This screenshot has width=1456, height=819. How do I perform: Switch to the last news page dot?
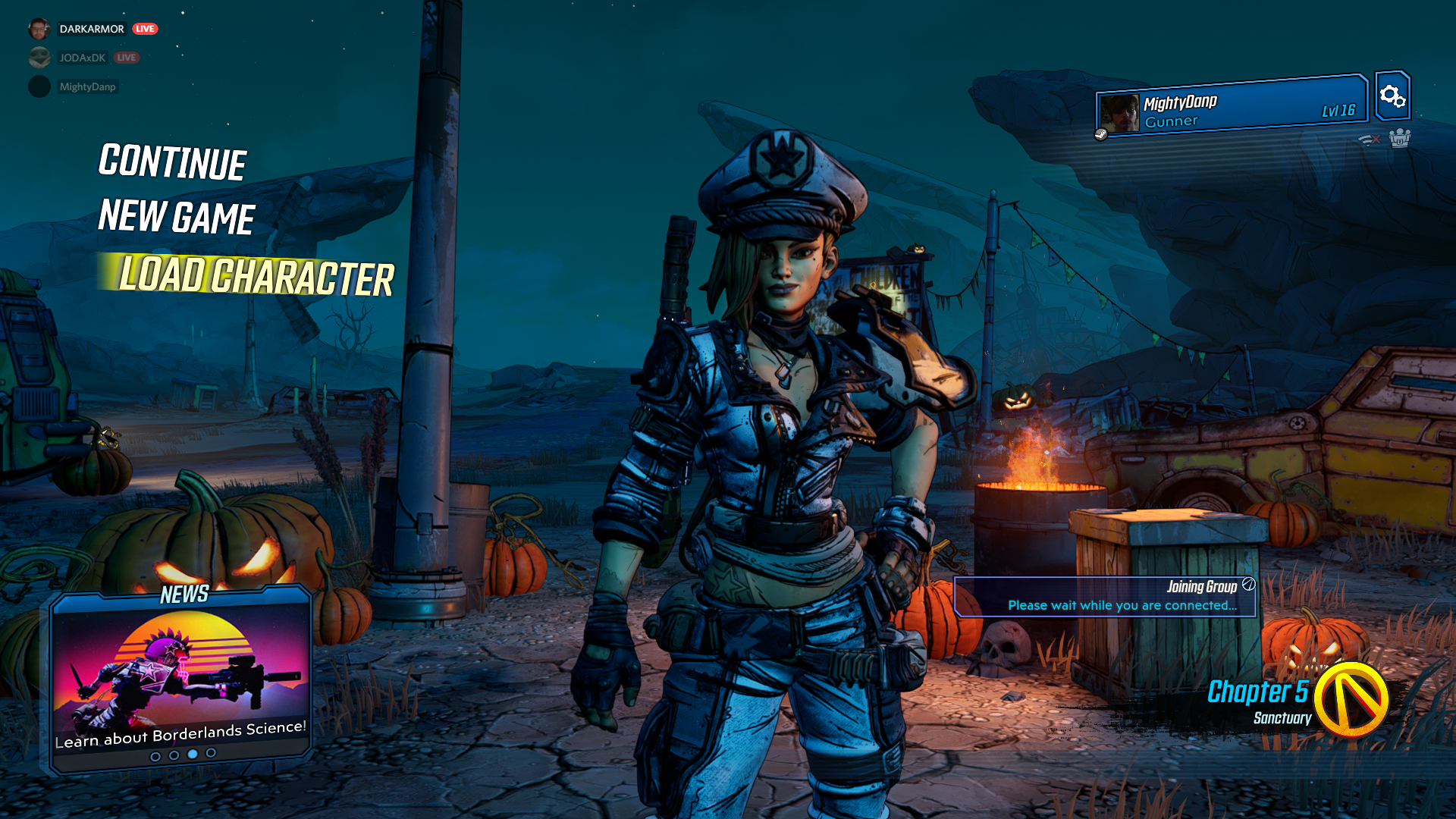pos(211,753)
